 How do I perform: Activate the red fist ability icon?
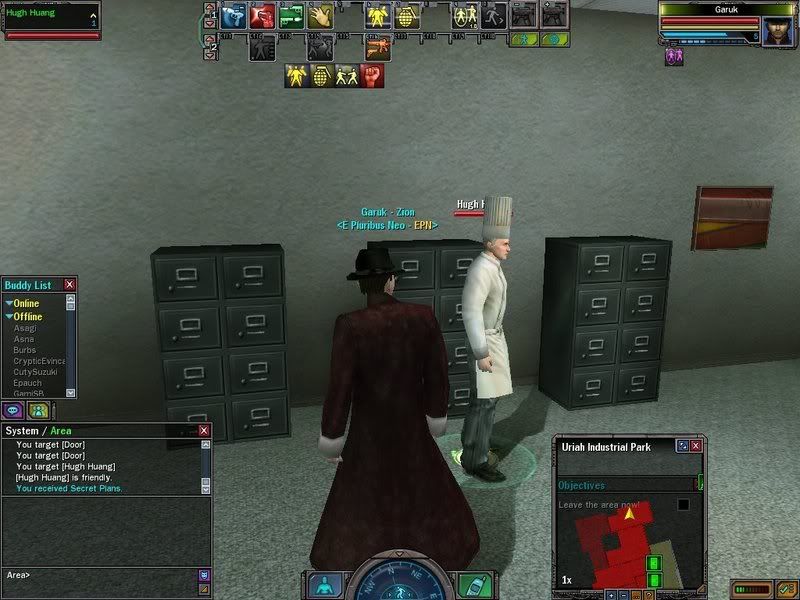[x=370, y=76]
